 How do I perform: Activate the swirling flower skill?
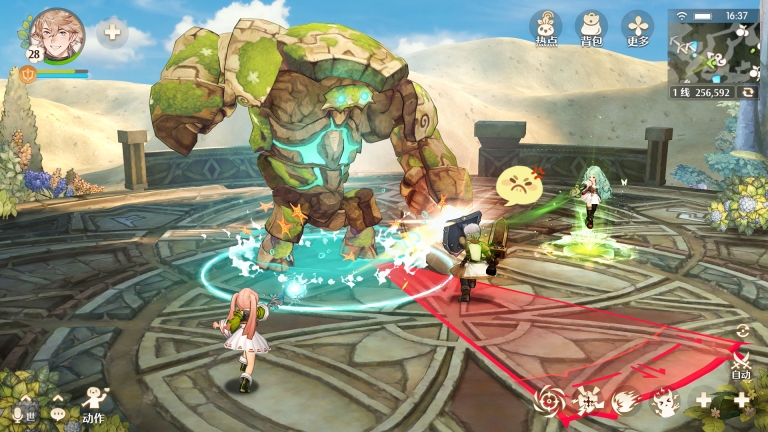tap(549, 401)
